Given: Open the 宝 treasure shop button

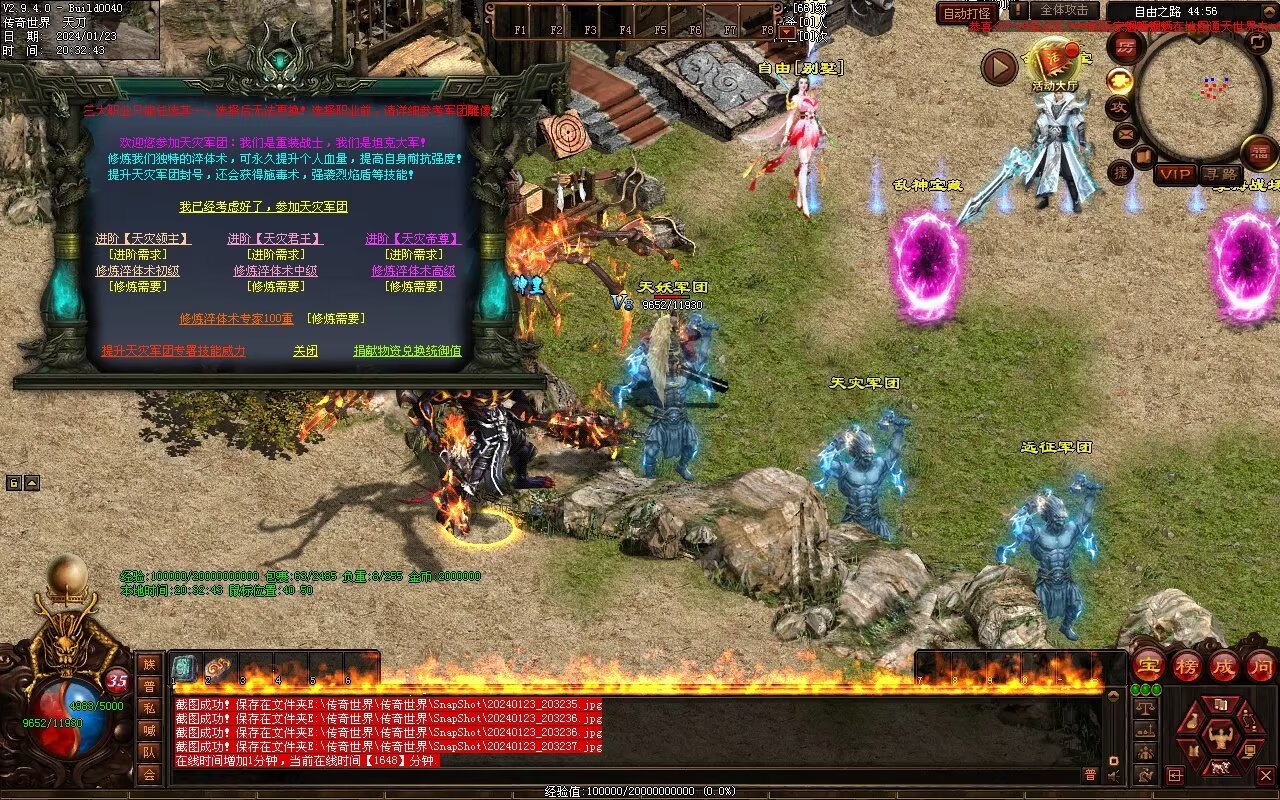Looking at the screenshot, I should [x=1148, y=665].
